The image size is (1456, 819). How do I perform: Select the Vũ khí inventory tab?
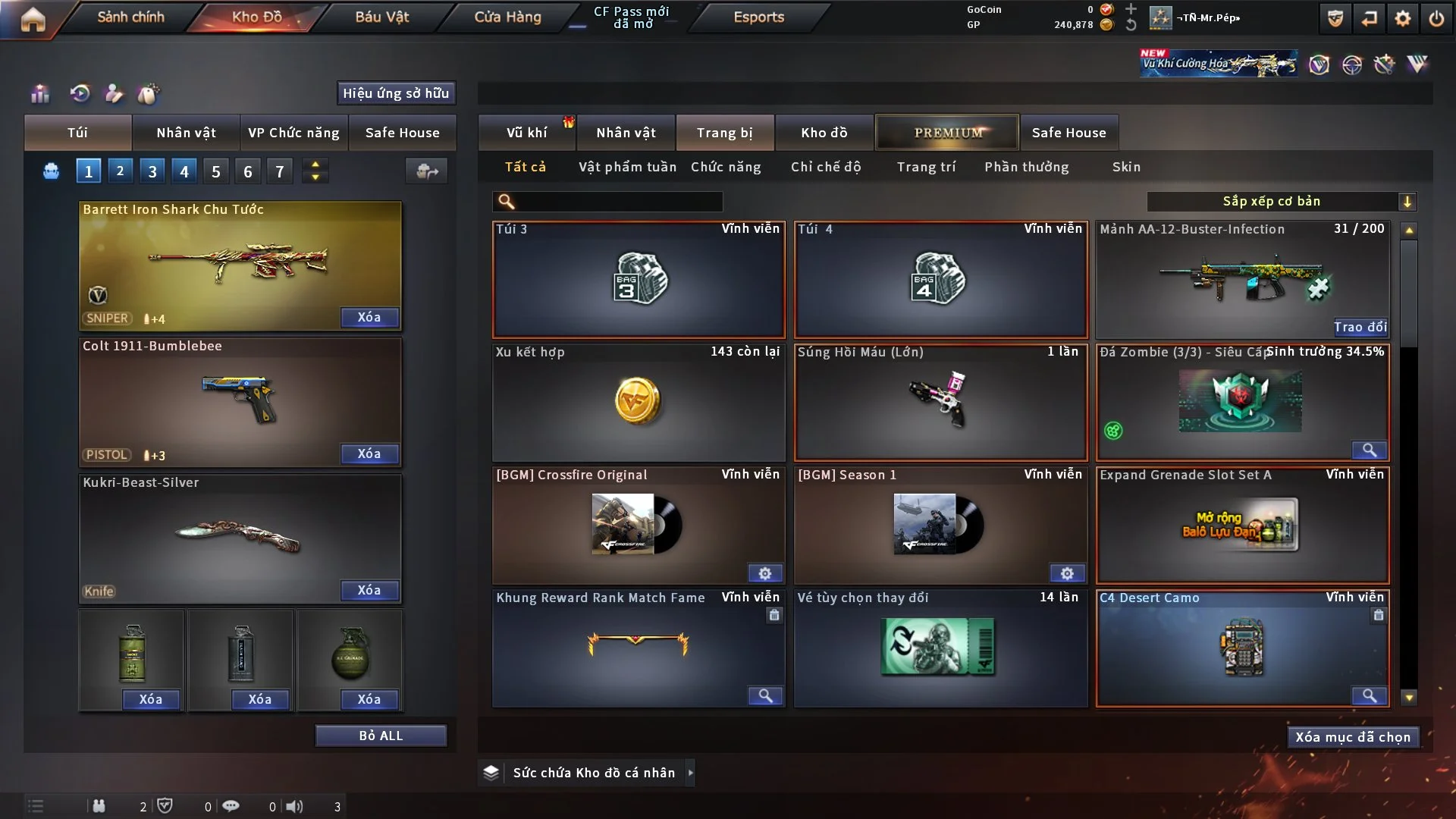click(526, 133)
